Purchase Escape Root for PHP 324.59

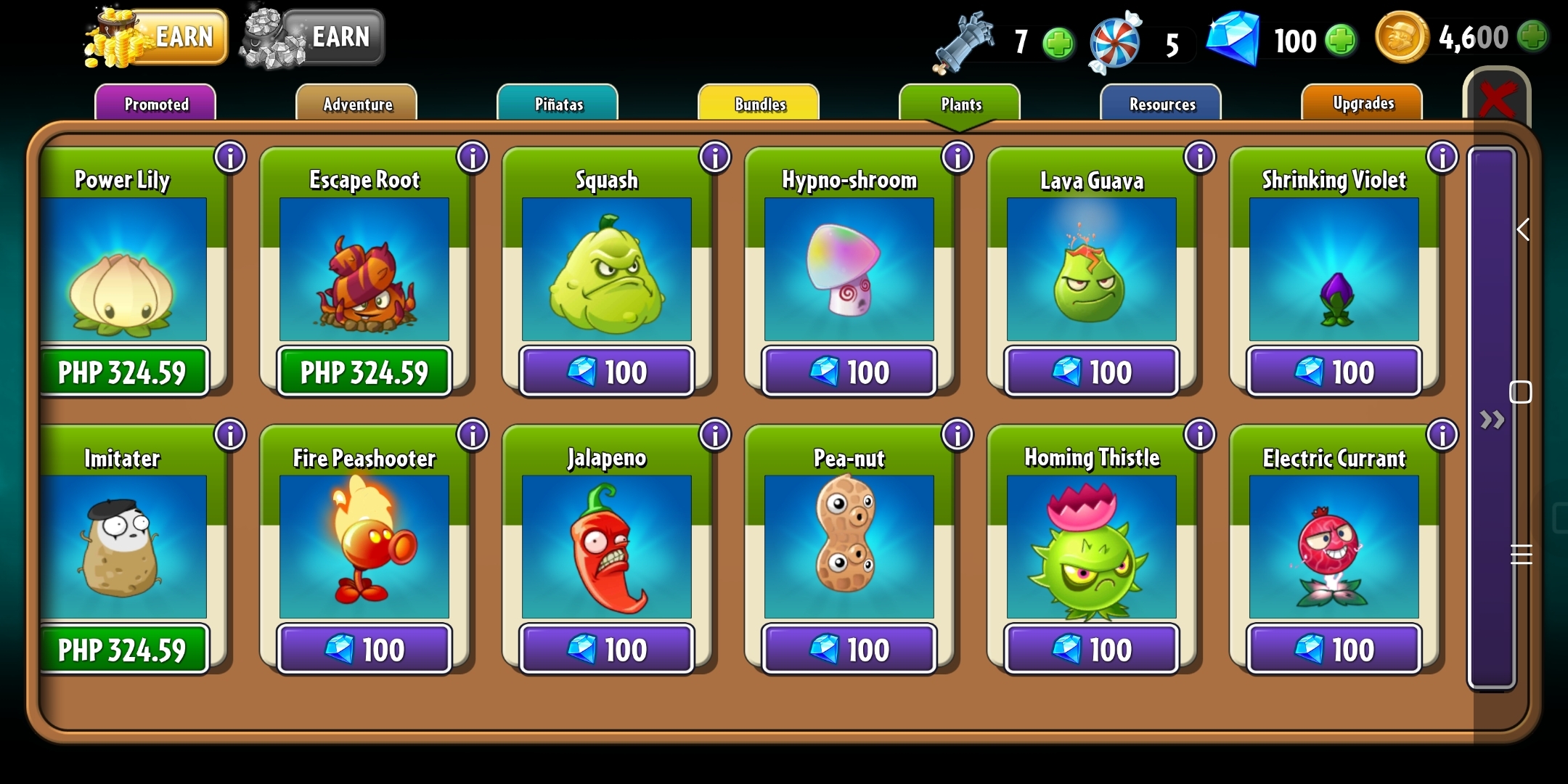364,372
